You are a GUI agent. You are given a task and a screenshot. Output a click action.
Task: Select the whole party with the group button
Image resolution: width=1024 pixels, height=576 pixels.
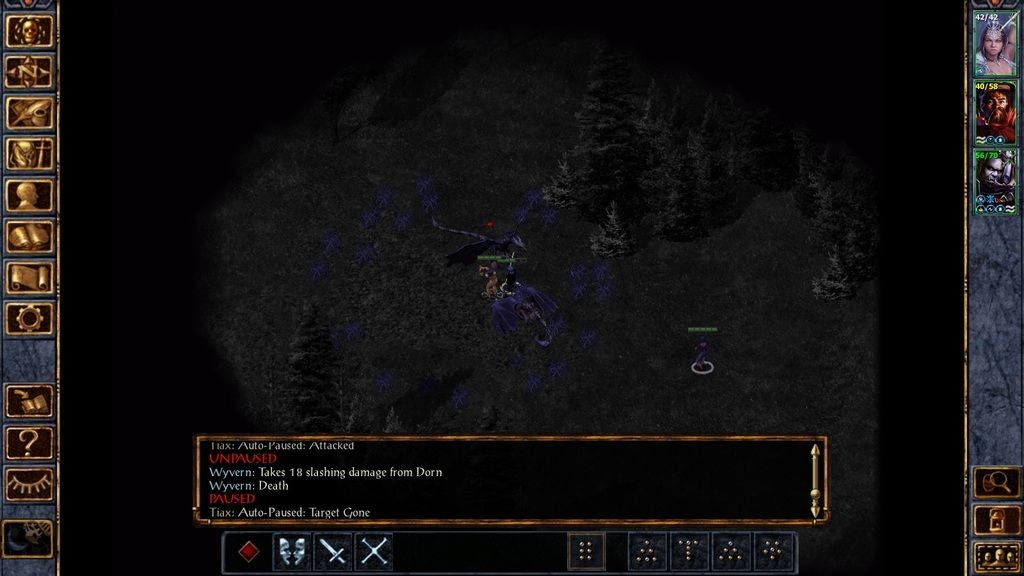996,555
